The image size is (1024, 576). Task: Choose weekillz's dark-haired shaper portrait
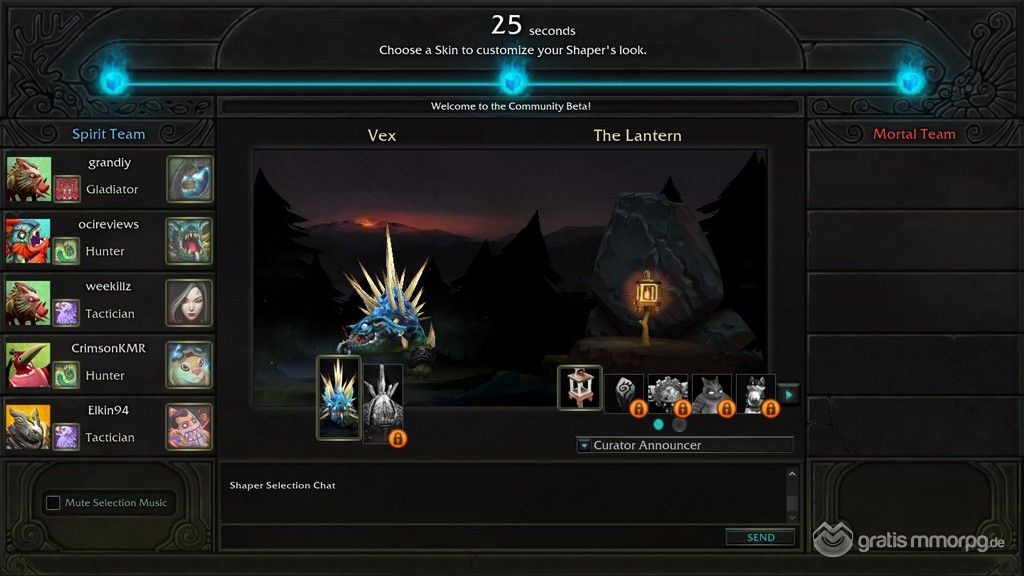click(x=189, y=302)
